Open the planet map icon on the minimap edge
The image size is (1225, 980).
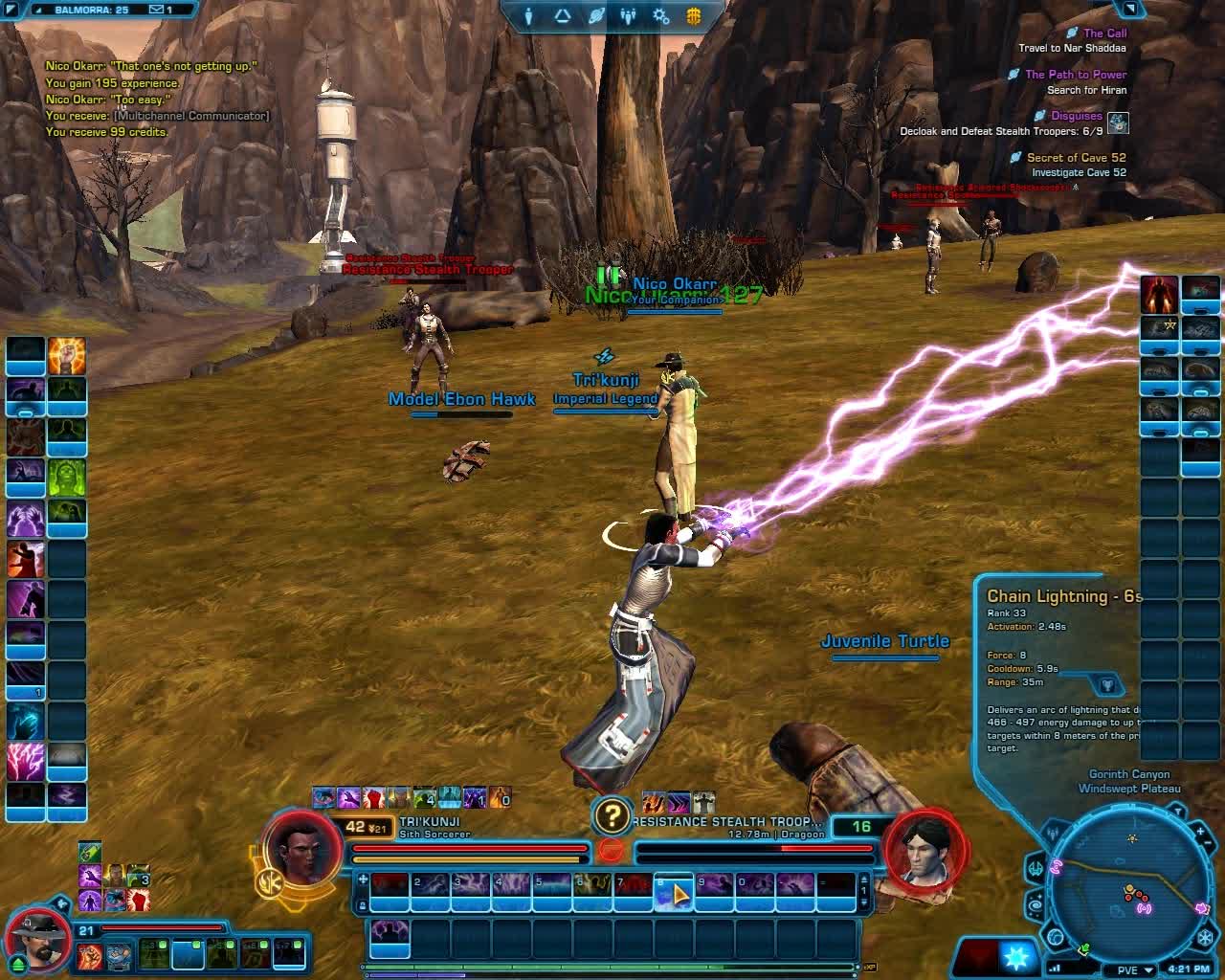[x=1056, y=936]
